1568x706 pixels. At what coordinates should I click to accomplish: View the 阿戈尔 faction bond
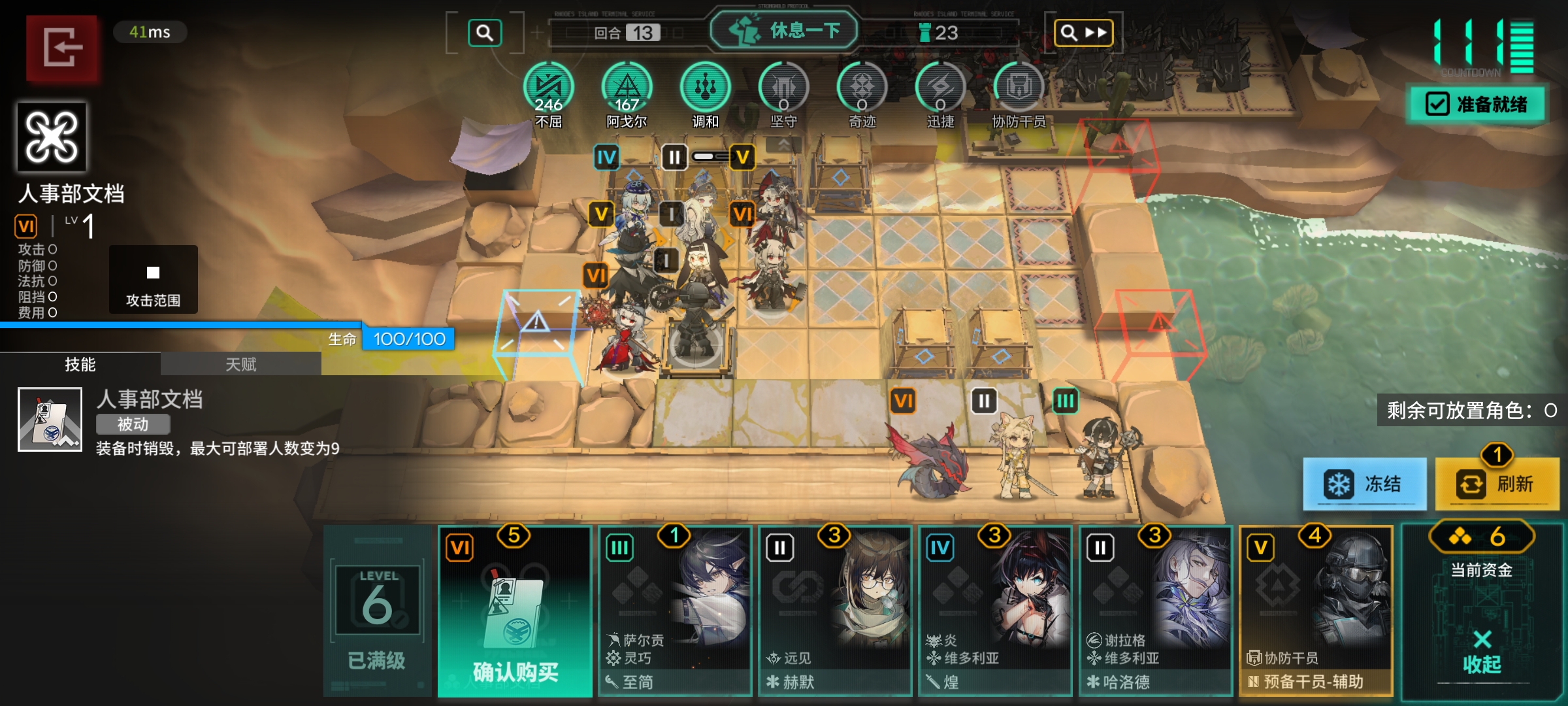(x=627, y=88)
